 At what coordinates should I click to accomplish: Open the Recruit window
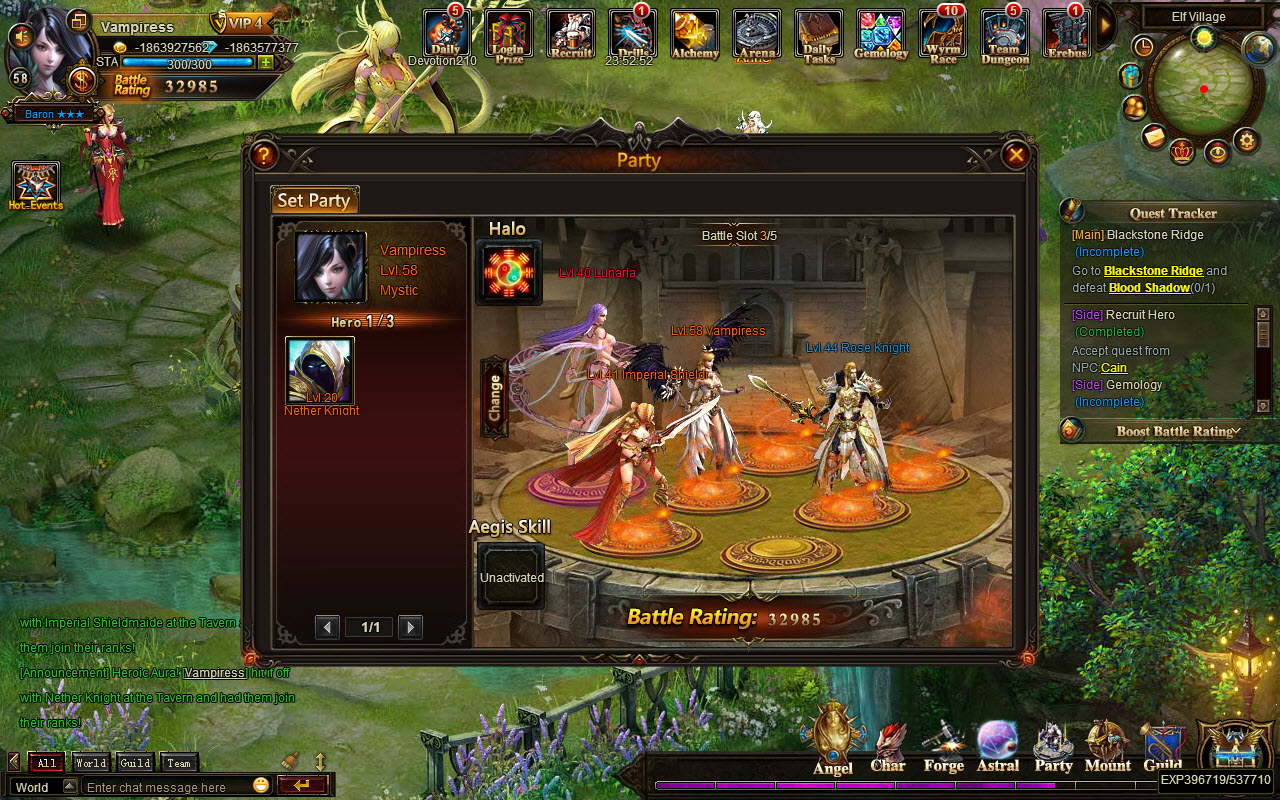coord(570,33)
